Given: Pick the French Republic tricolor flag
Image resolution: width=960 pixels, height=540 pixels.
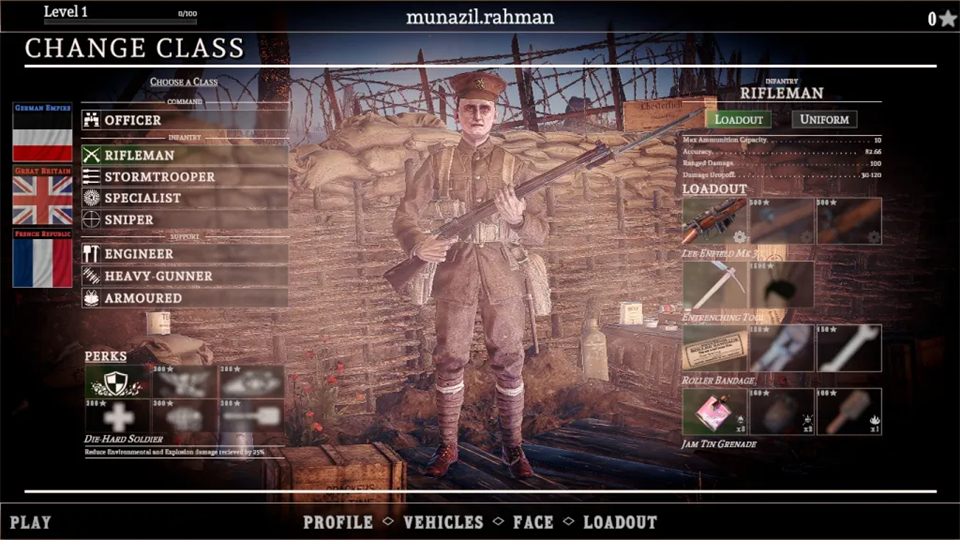Looking at the screenshot, I should point(42,262).
